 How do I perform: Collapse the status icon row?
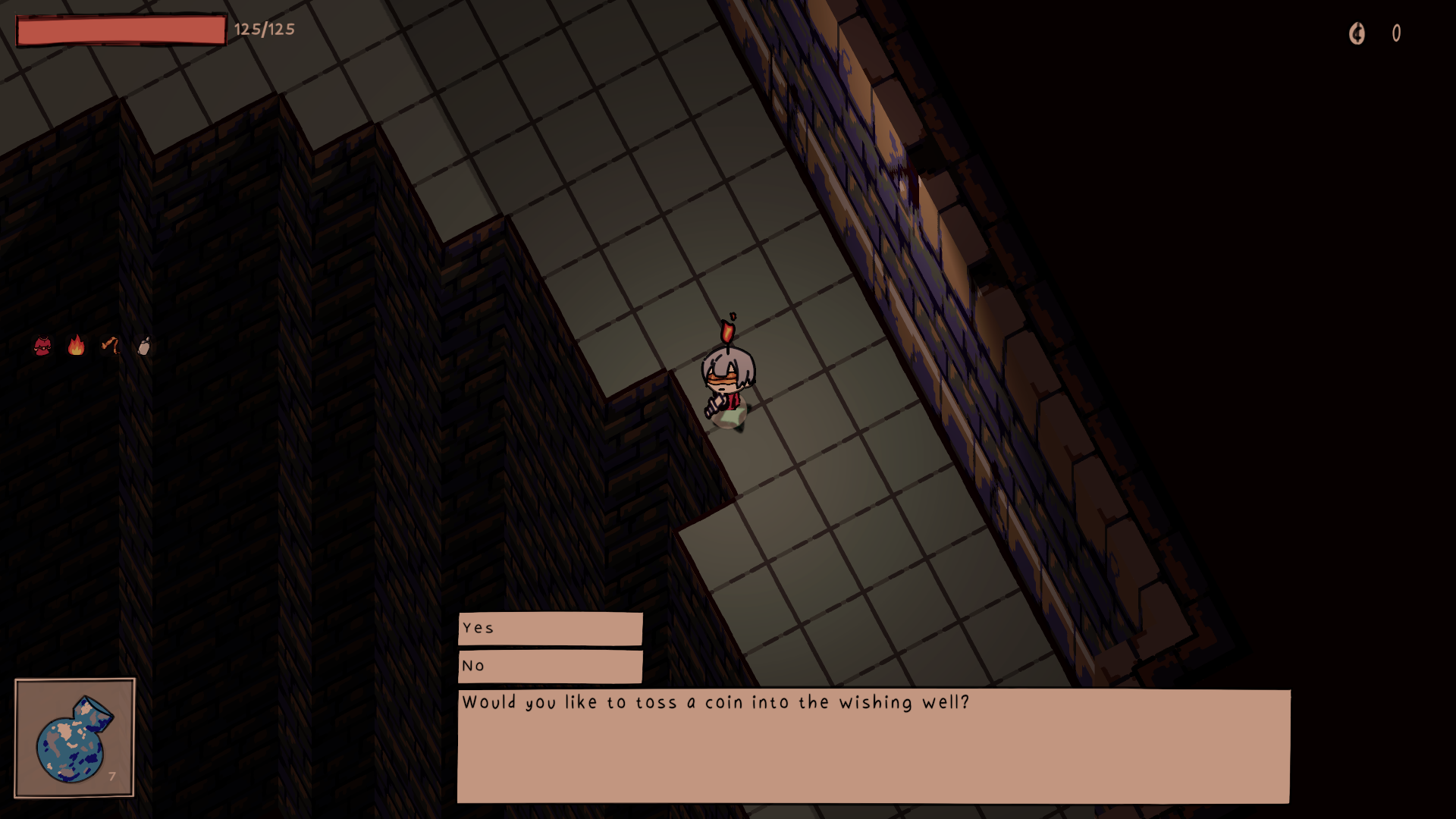91,344
